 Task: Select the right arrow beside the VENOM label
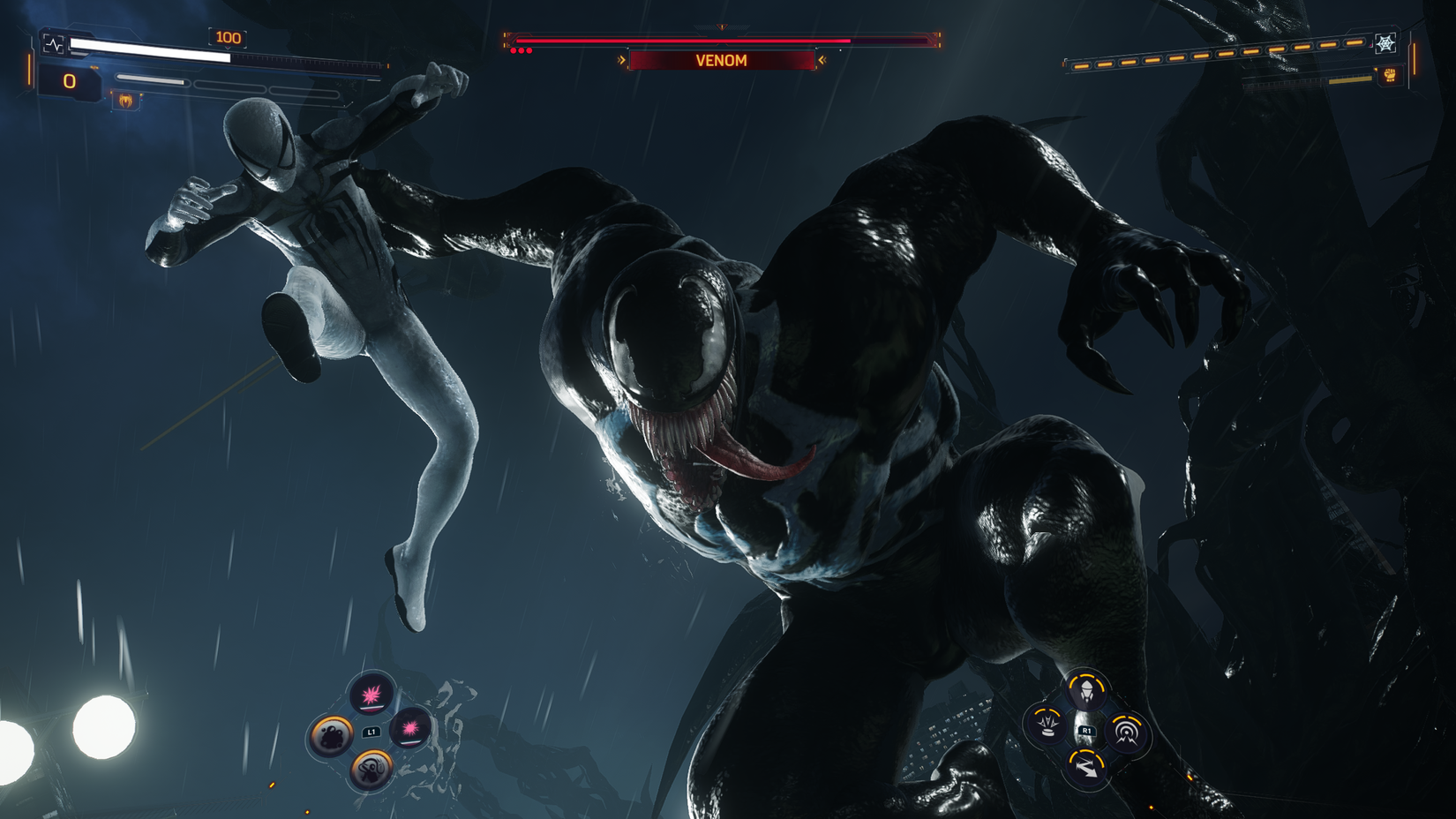[x=822, y=59]
